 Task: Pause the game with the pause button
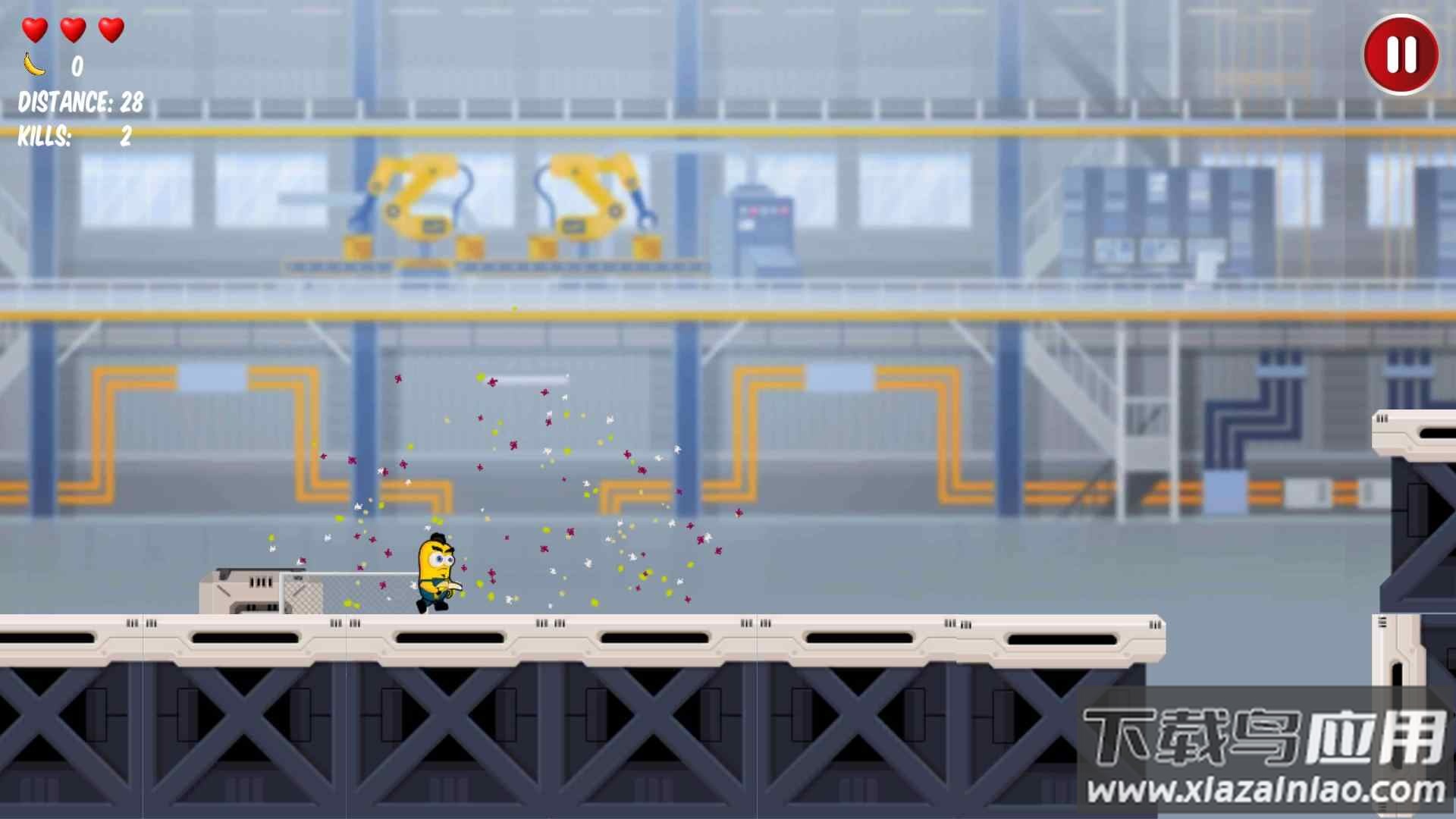[x=1402, y=52]
